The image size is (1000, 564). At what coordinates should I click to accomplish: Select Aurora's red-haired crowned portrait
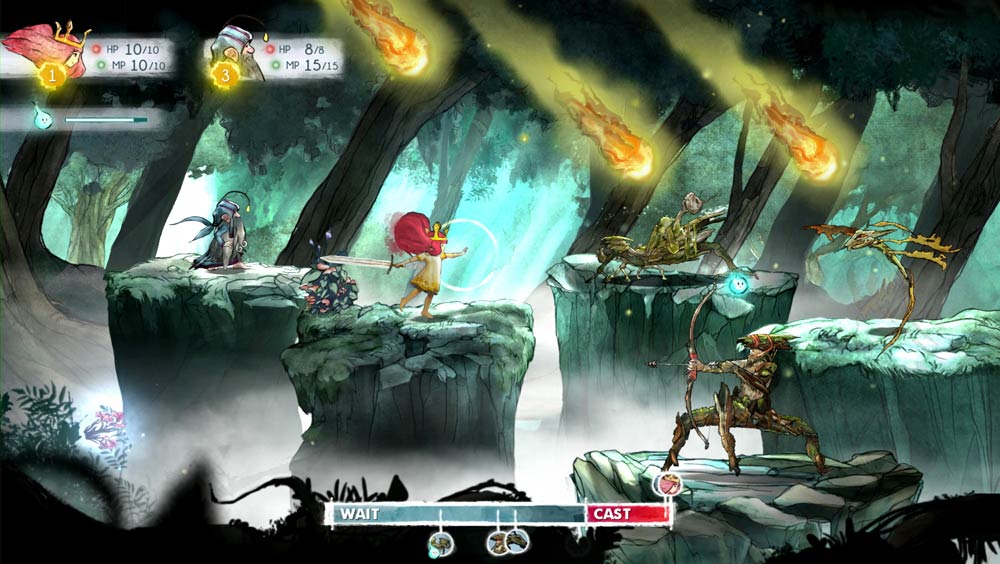point(42,50)
